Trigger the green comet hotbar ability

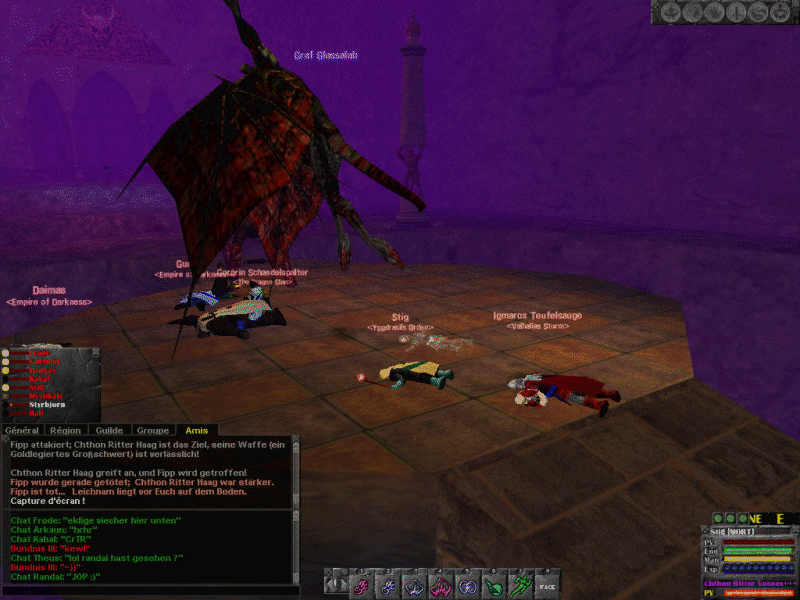click(x=493, y=585)
